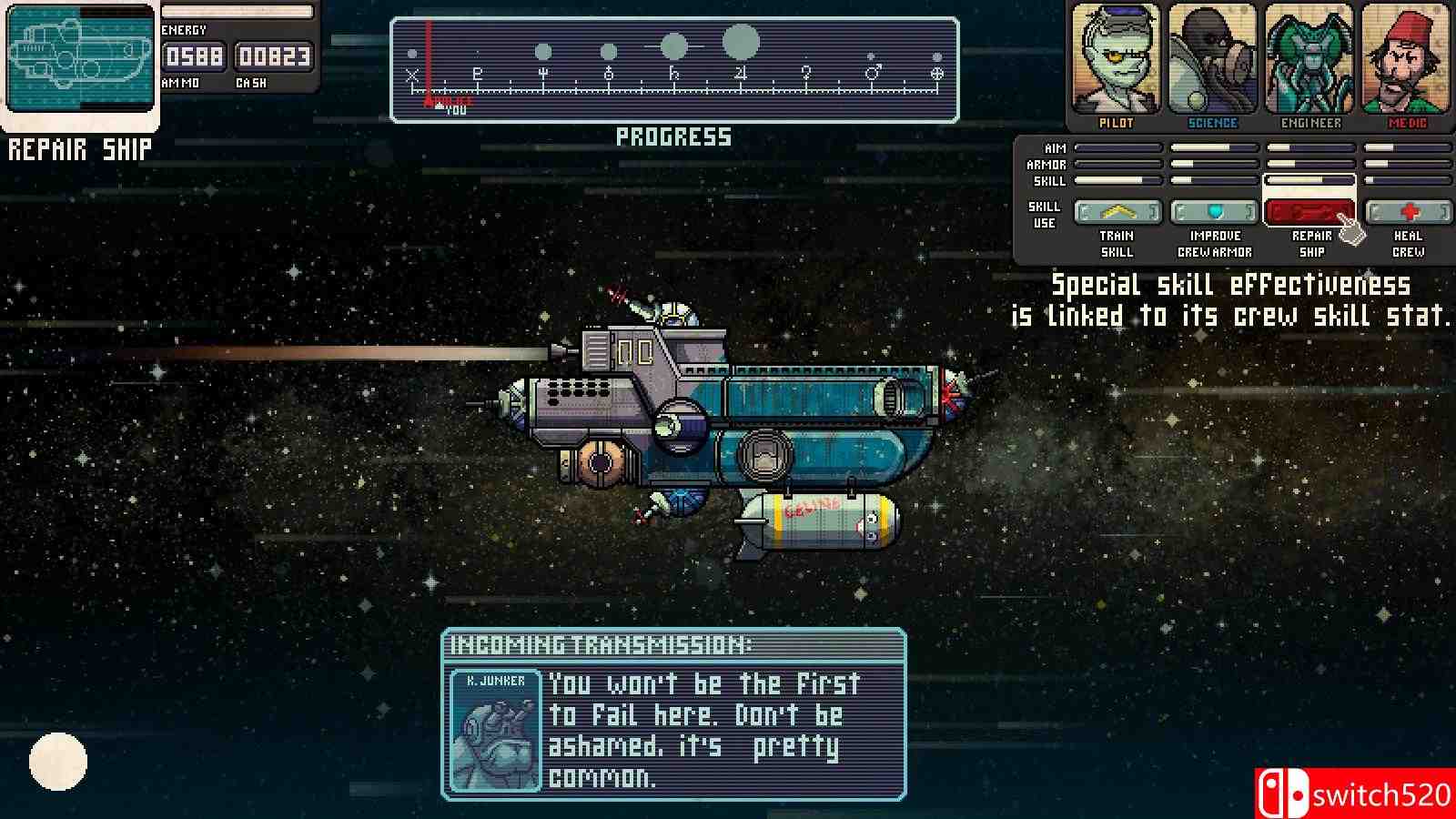Select the Pilot crew portrait
Screen dimensions: 1456x819
pyautogui.click(x=1116, y=60)
